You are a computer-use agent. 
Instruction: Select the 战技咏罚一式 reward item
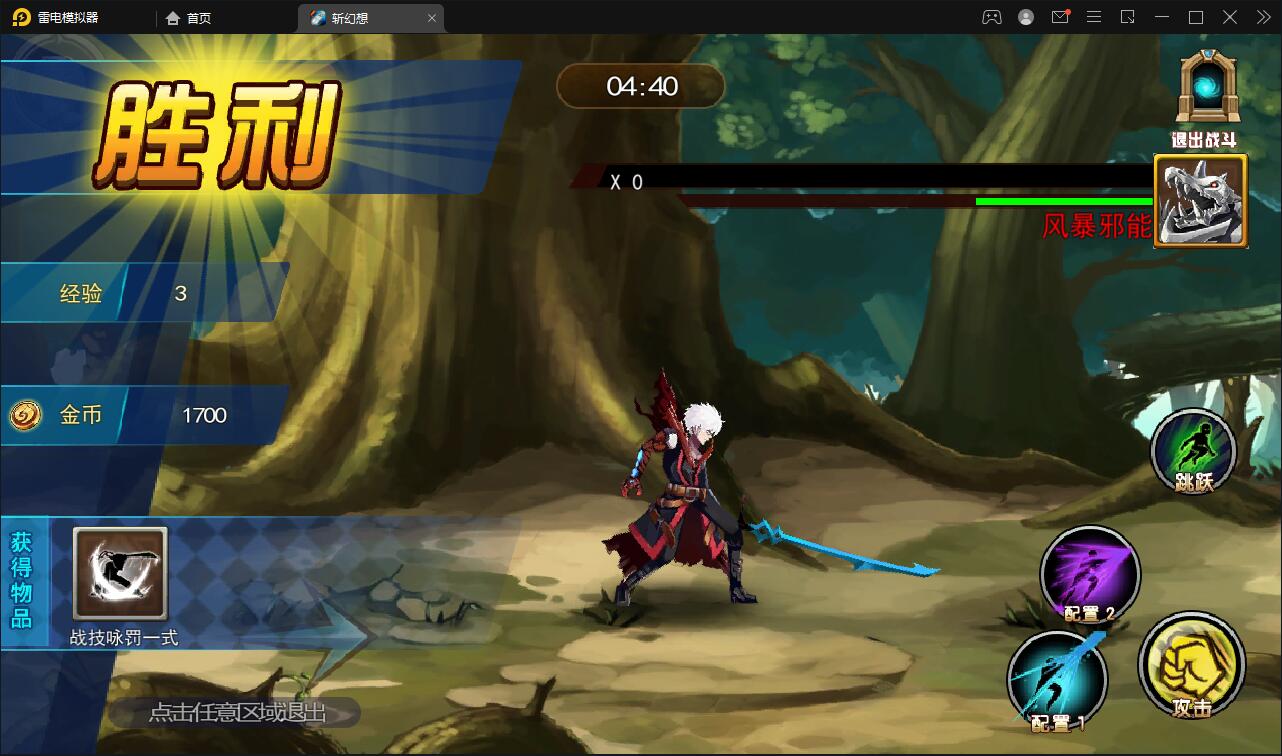120,574
